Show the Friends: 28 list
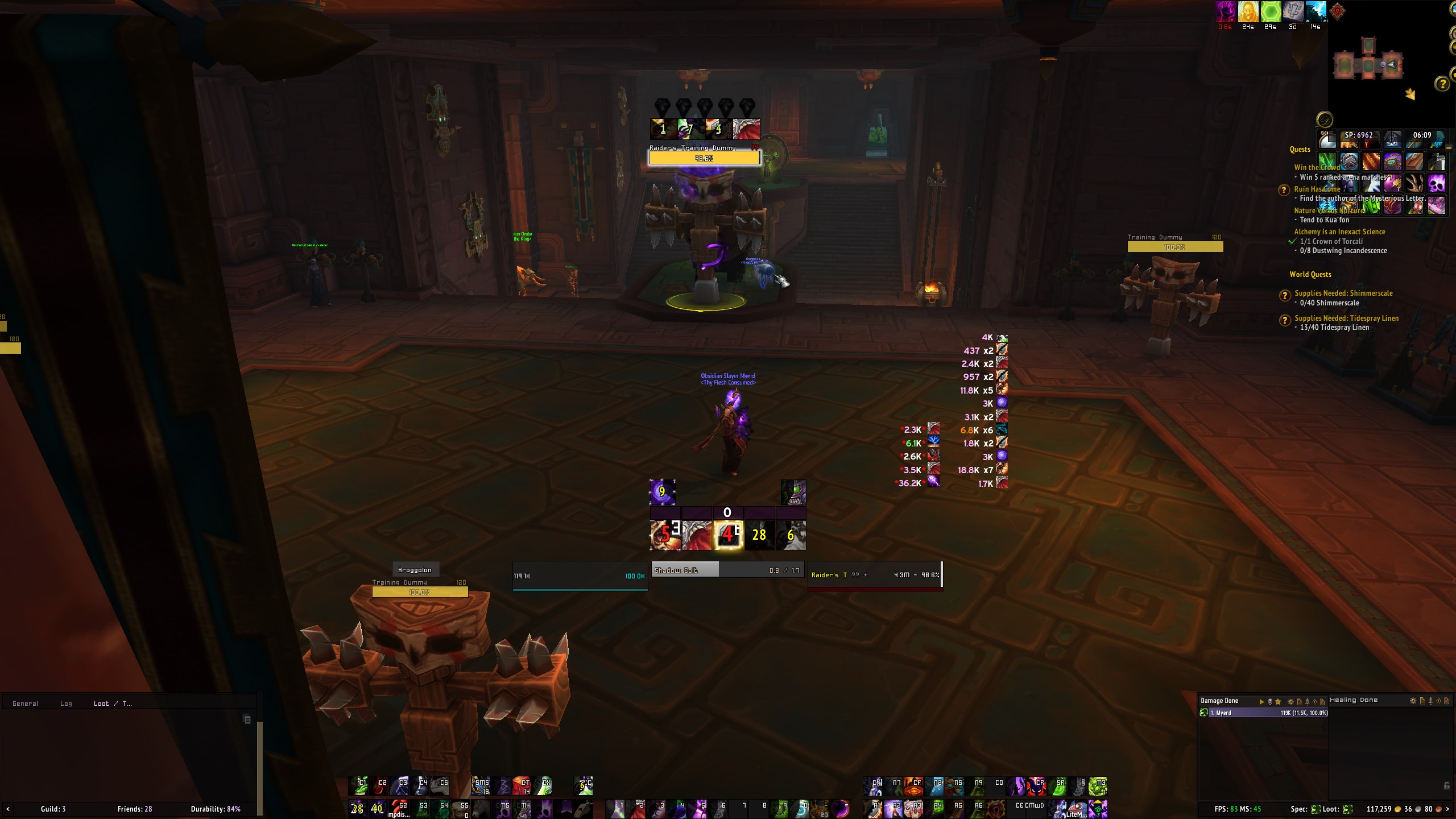1456x819 pixels. [x=135, y=809]
